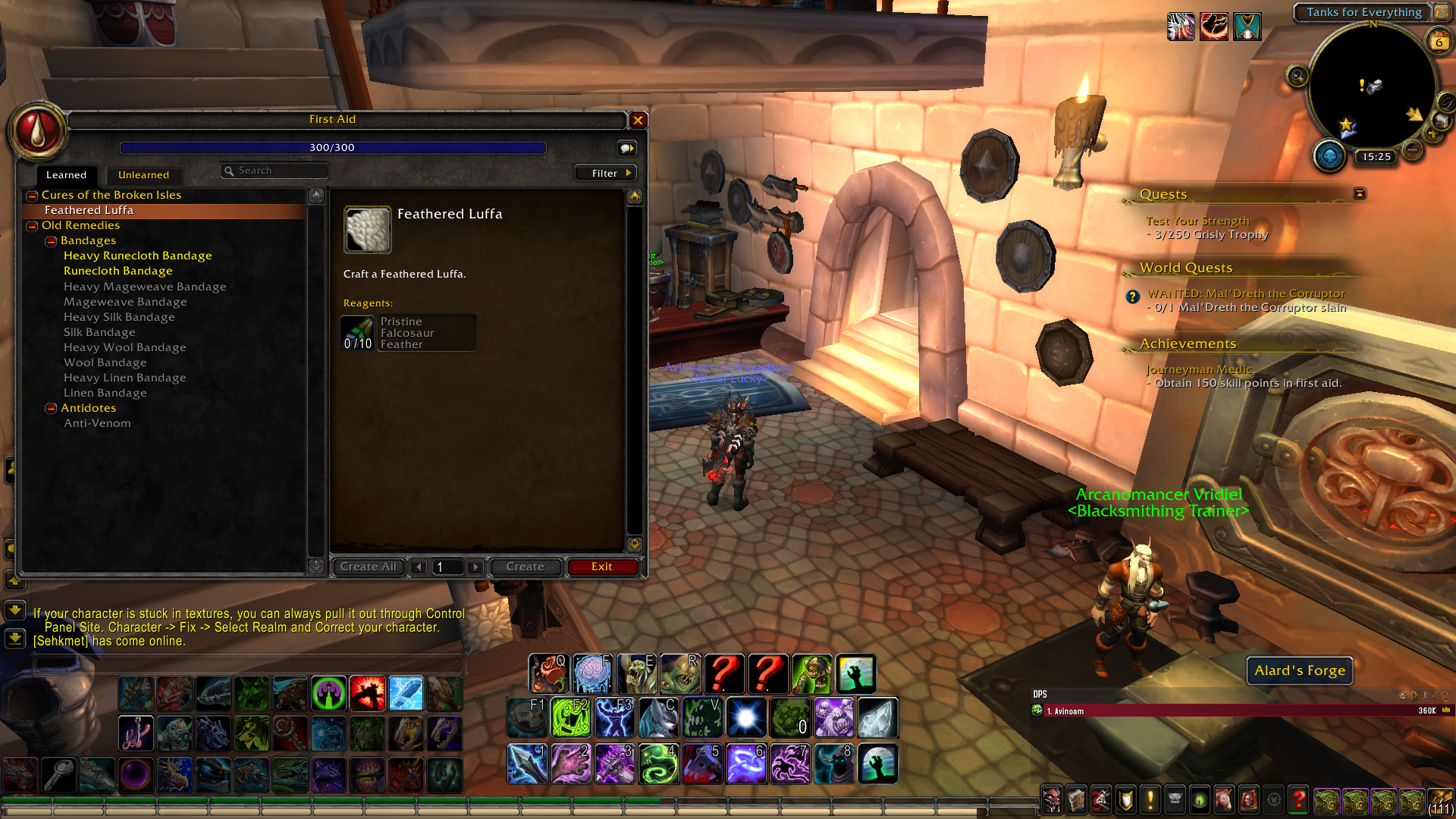Collapse the Bandages category
This screenshot has width=1456, height=819.
coord(51,241)
